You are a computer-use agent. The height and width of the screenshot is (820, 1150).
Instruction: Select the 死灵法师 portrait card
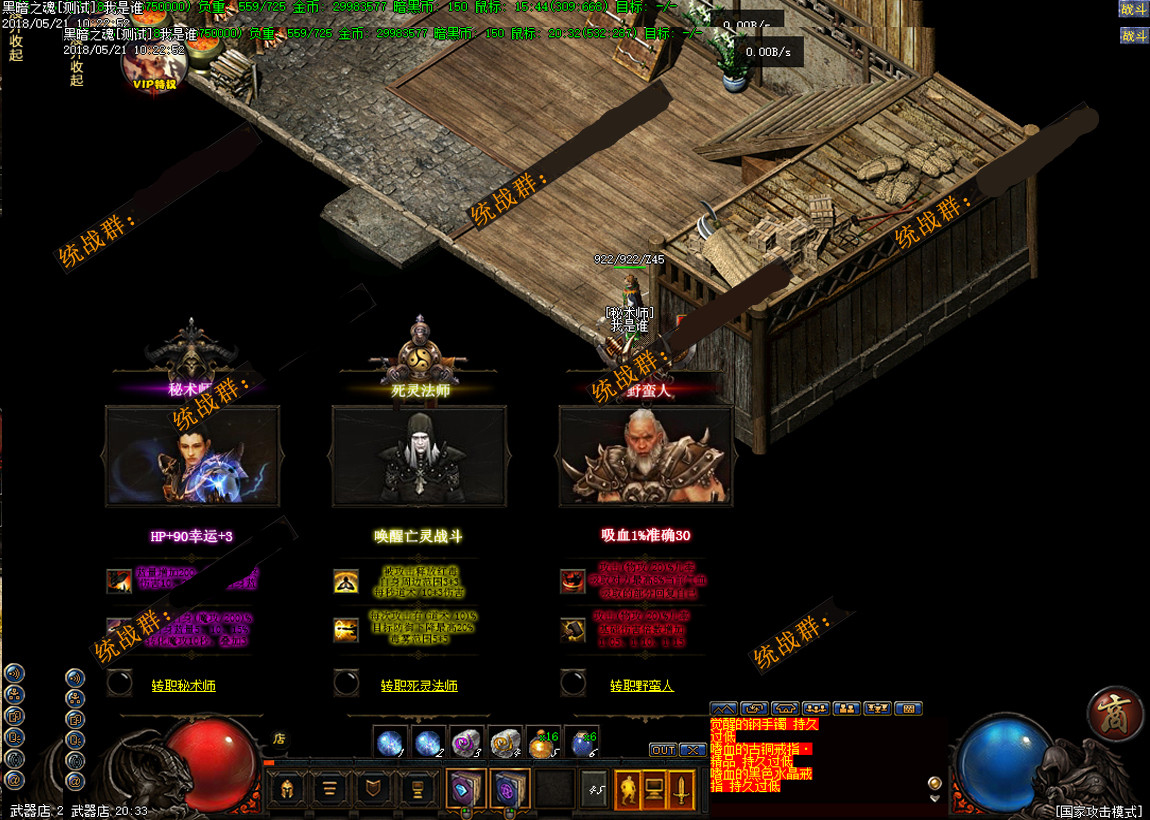click(419, 456)
